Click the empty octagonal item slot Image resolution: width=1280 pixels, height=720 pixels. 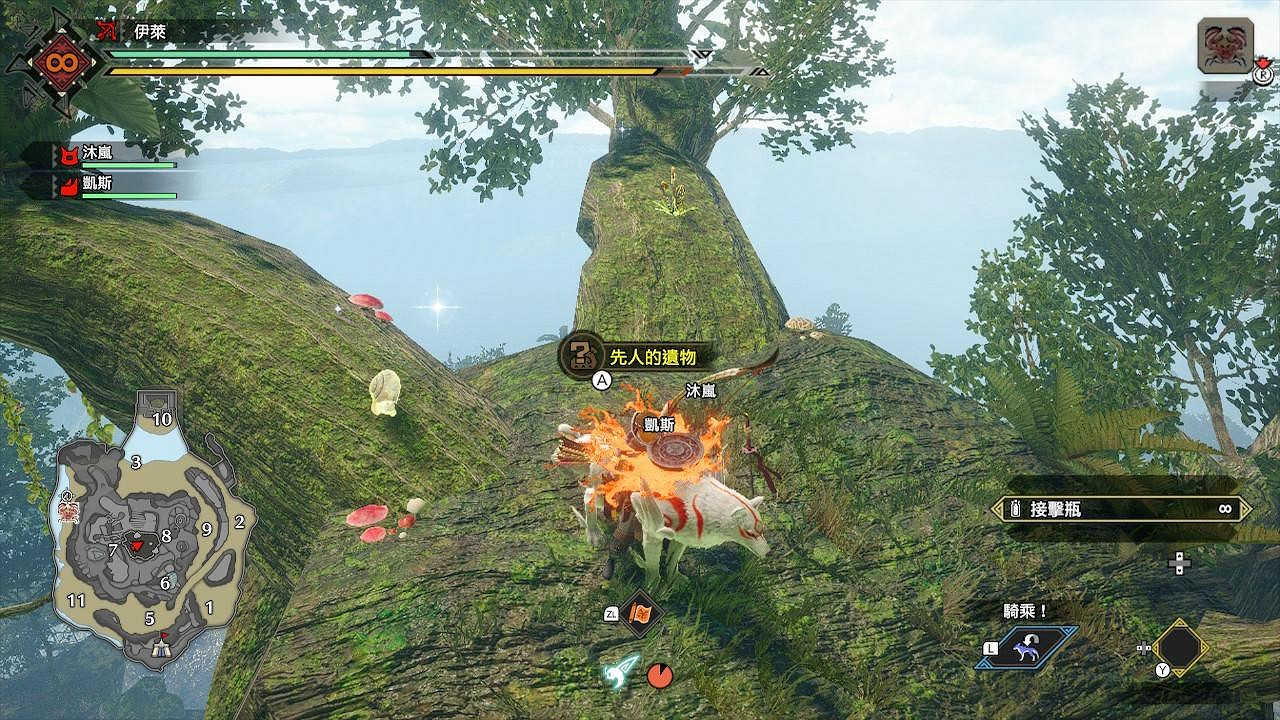(x=1180, y=647)
